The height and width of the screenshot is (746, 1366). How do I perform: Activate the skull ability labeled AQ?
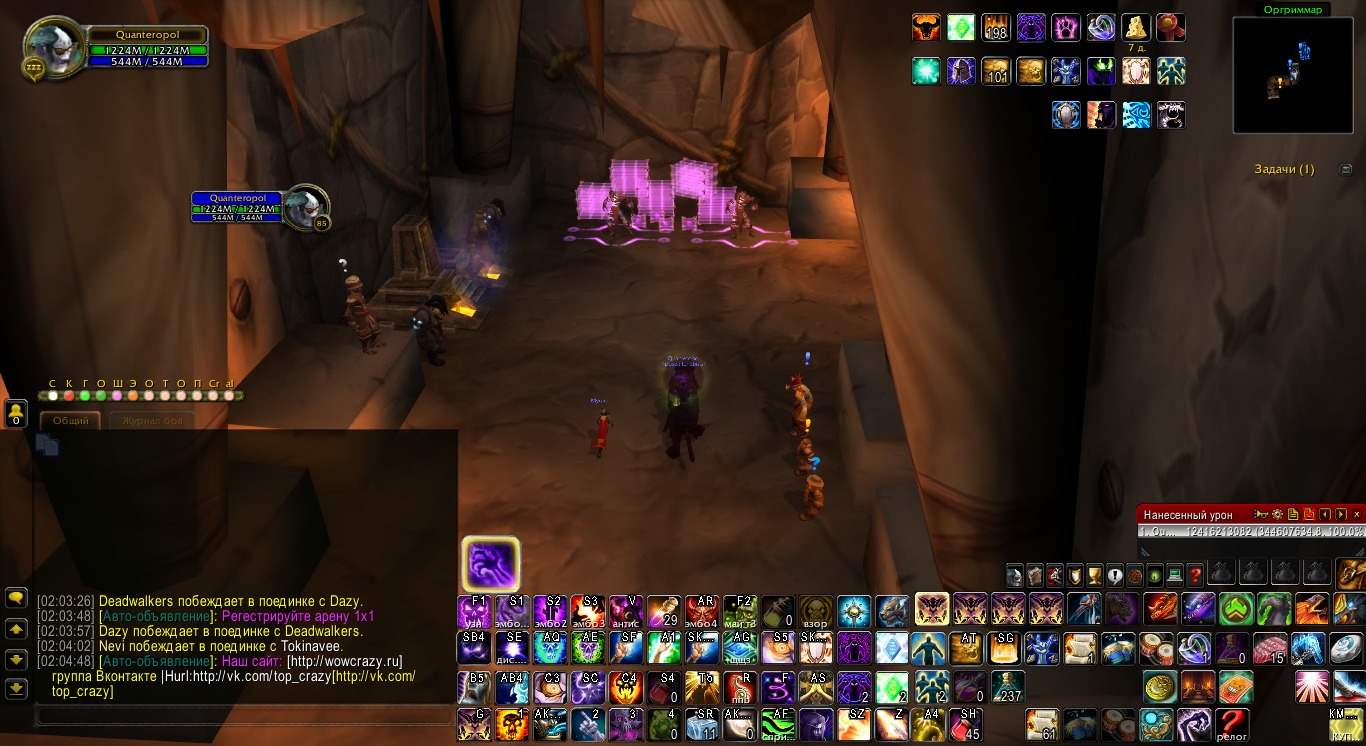point(550,647)
